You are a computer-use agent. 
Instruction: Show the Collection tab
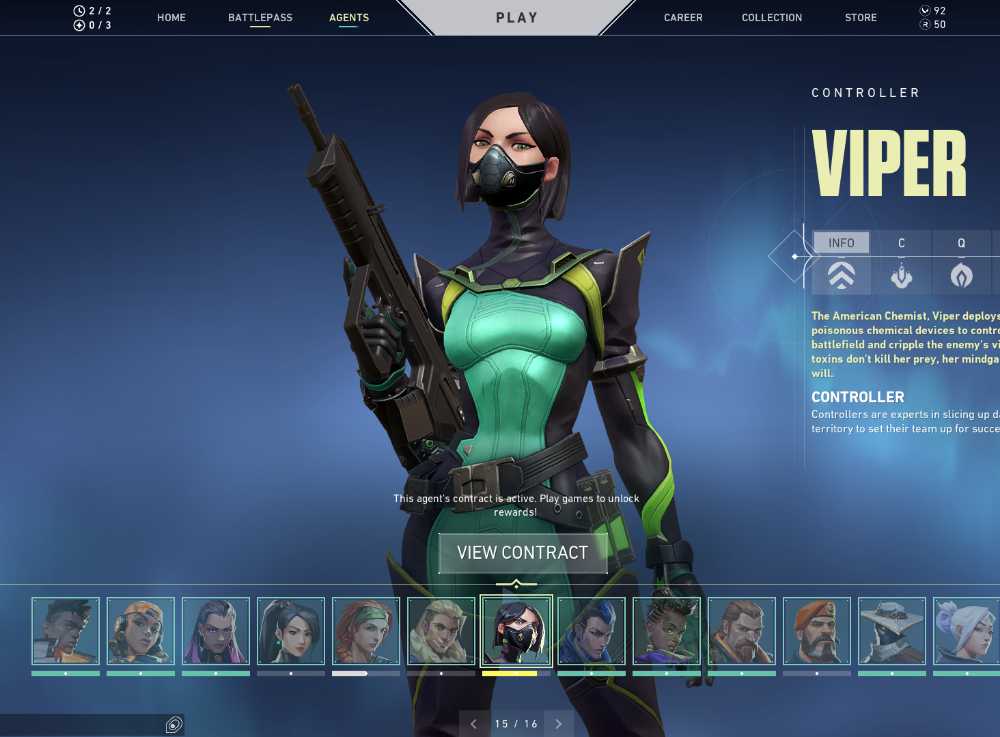[771, 18]
